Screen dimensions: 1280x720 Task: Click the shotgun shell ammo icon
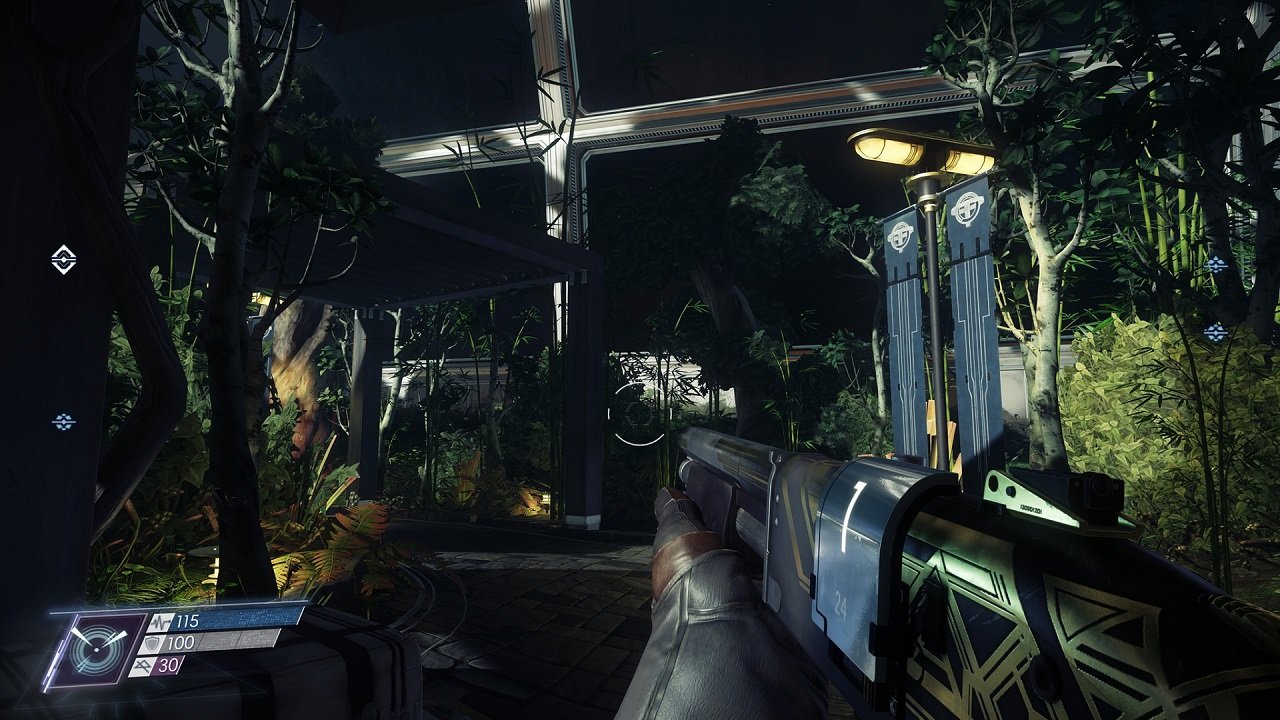coord(144,666)
